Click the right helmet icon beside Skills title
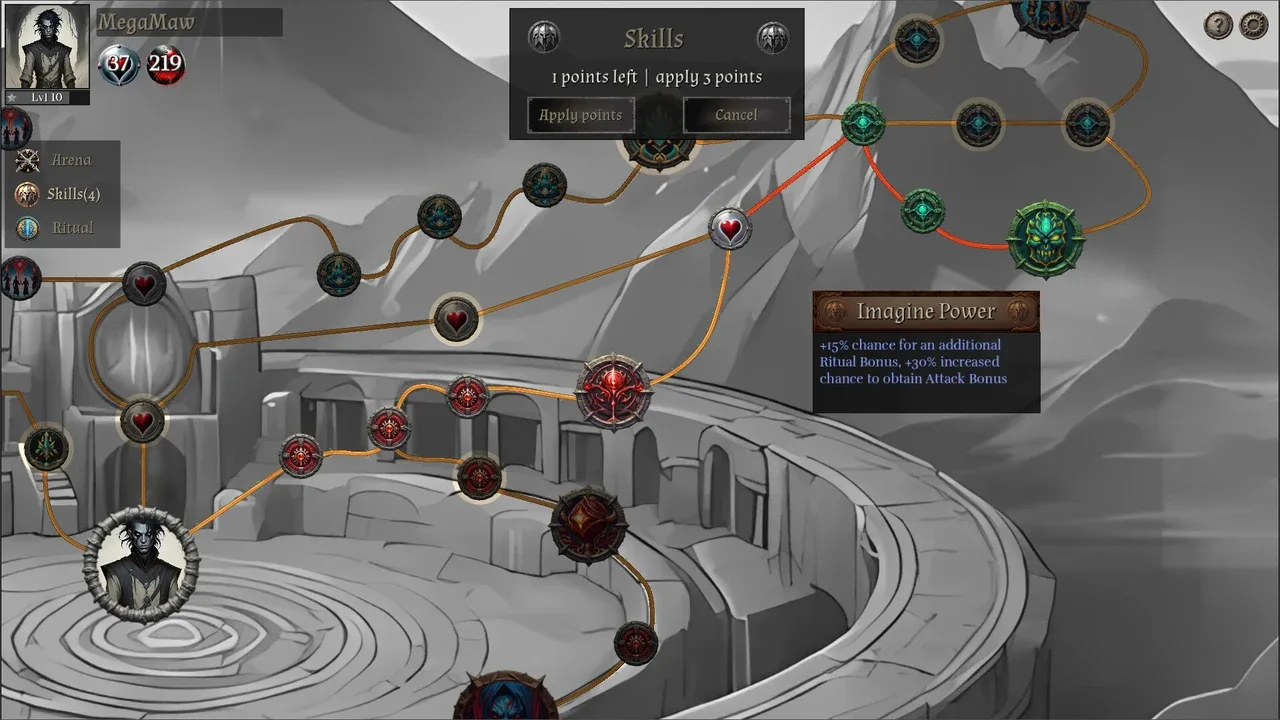1280x720 pixels. click(x=772, y=38)
